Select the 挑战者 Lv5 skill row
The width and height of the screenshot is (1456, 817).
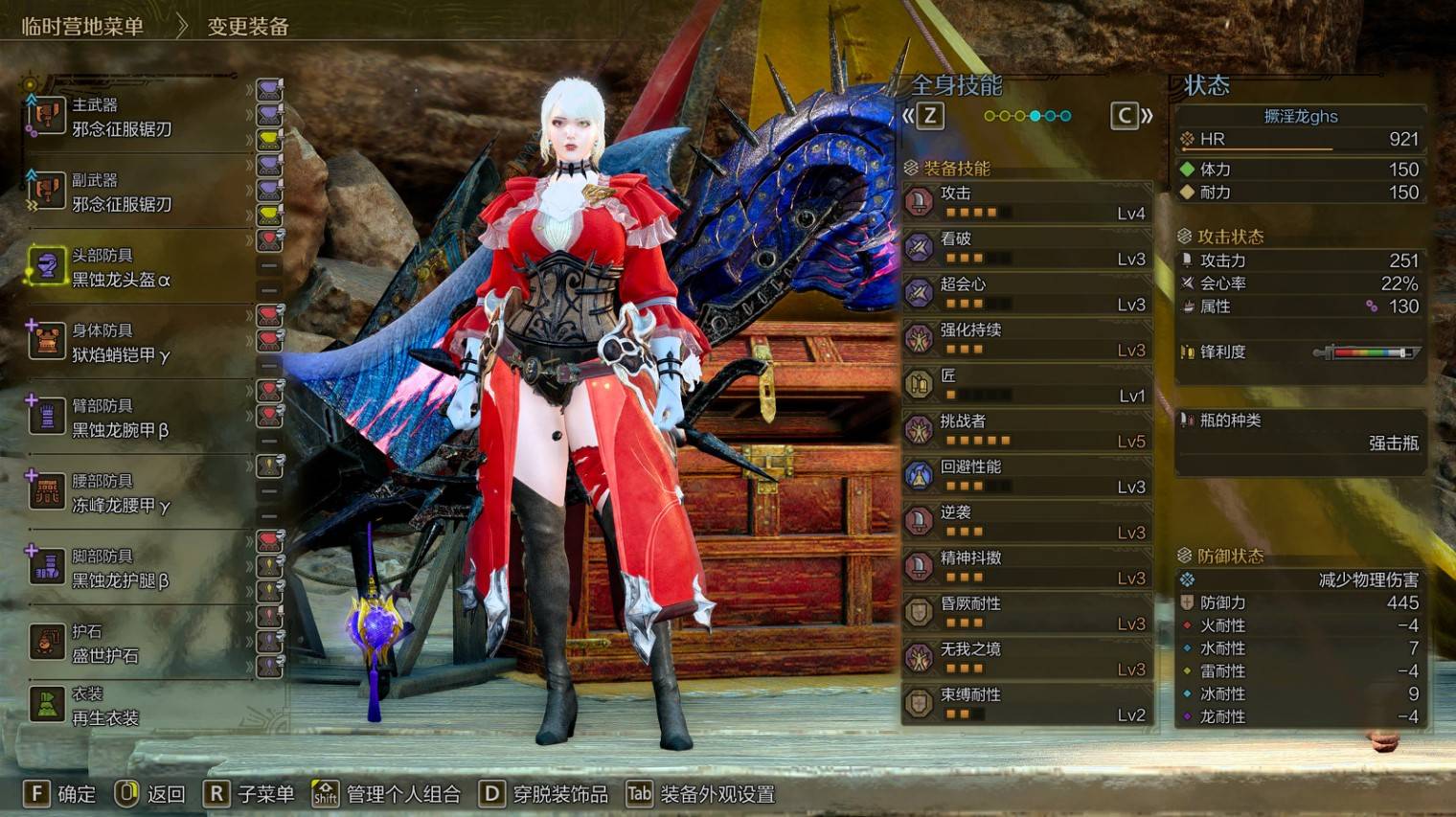click(x=1027, y=430)
